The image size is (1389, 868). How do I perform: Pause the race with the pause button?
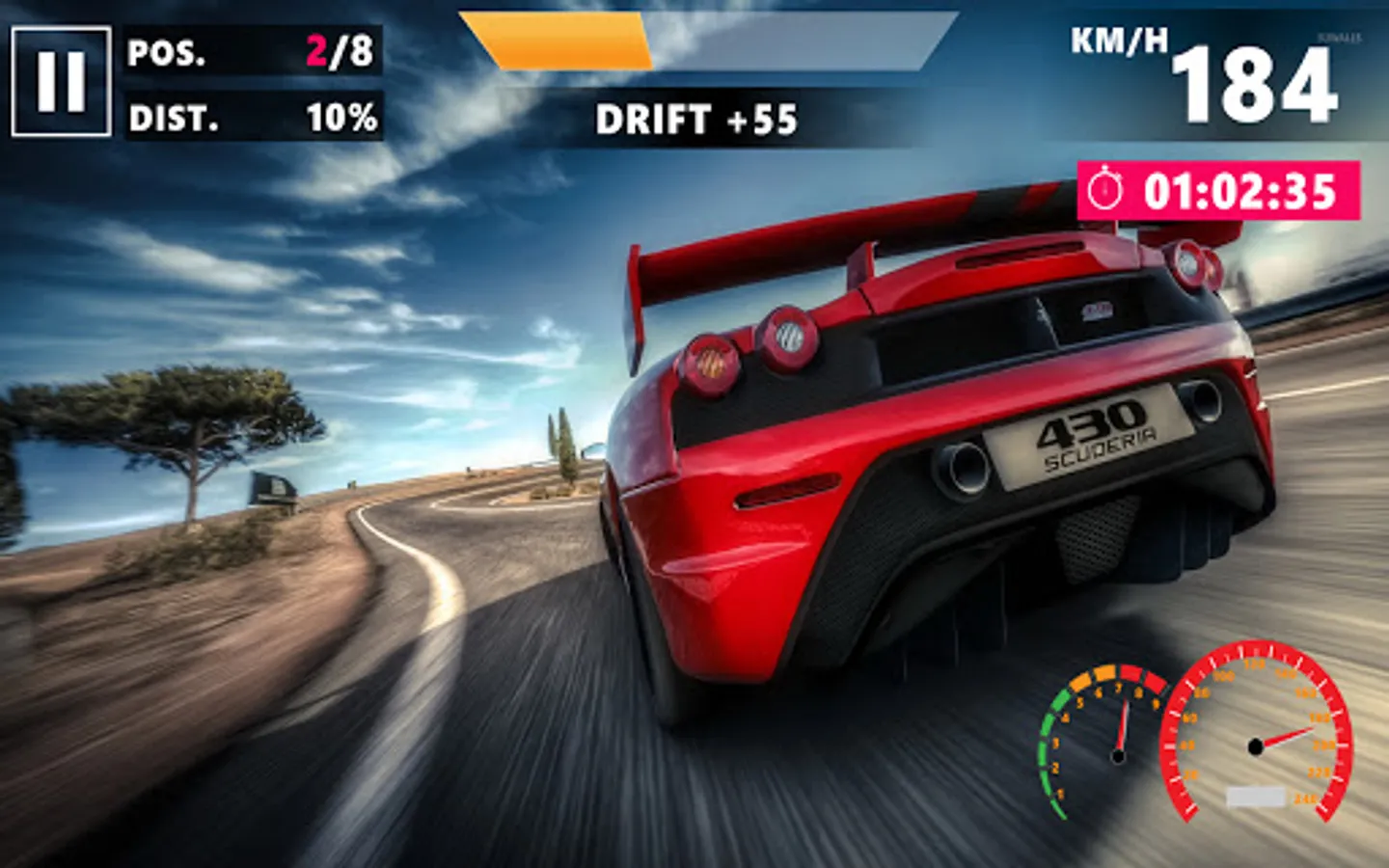point(61,82)
